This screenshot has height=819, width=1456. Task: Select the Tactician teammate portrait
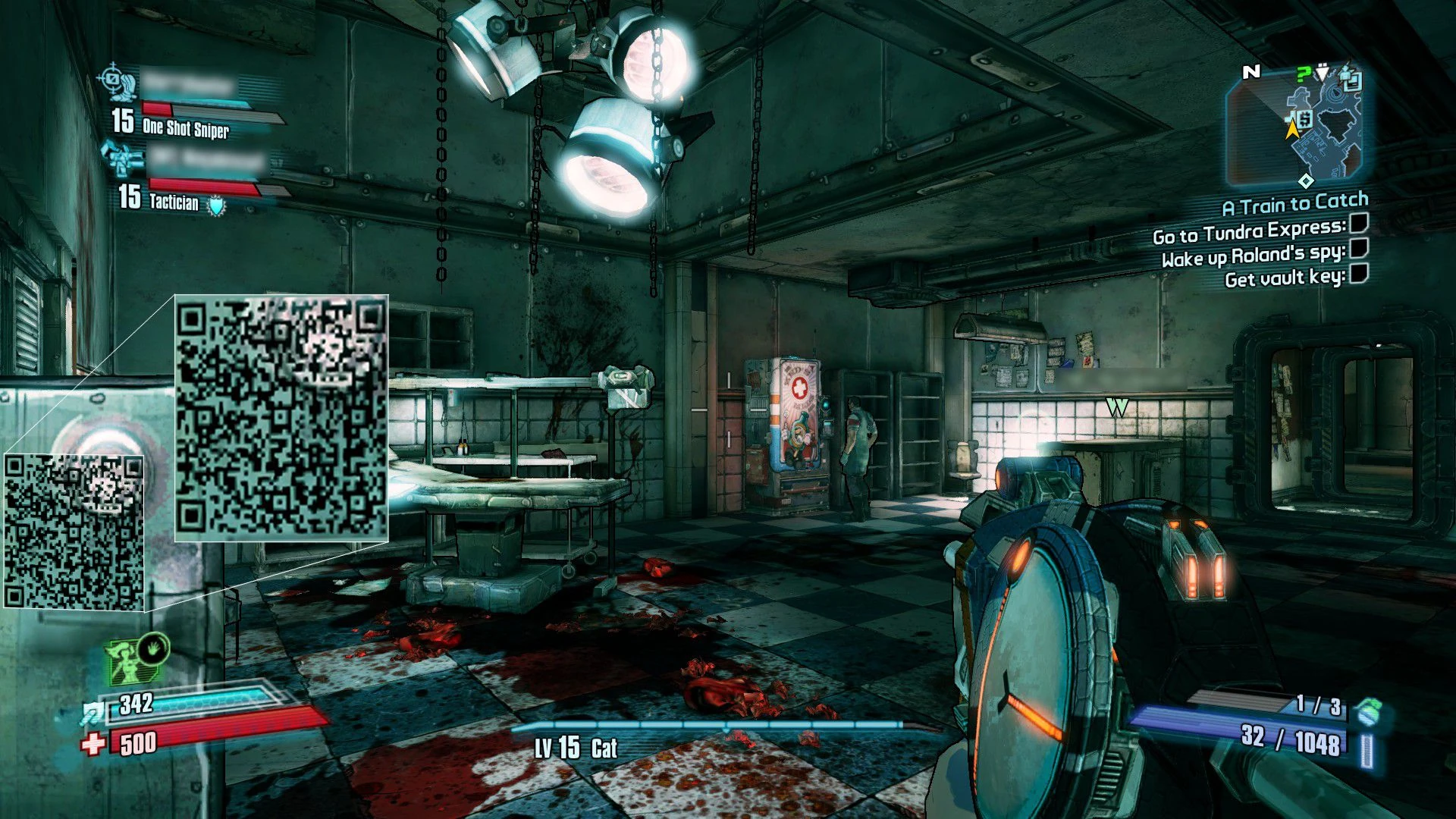click(123, 158)
